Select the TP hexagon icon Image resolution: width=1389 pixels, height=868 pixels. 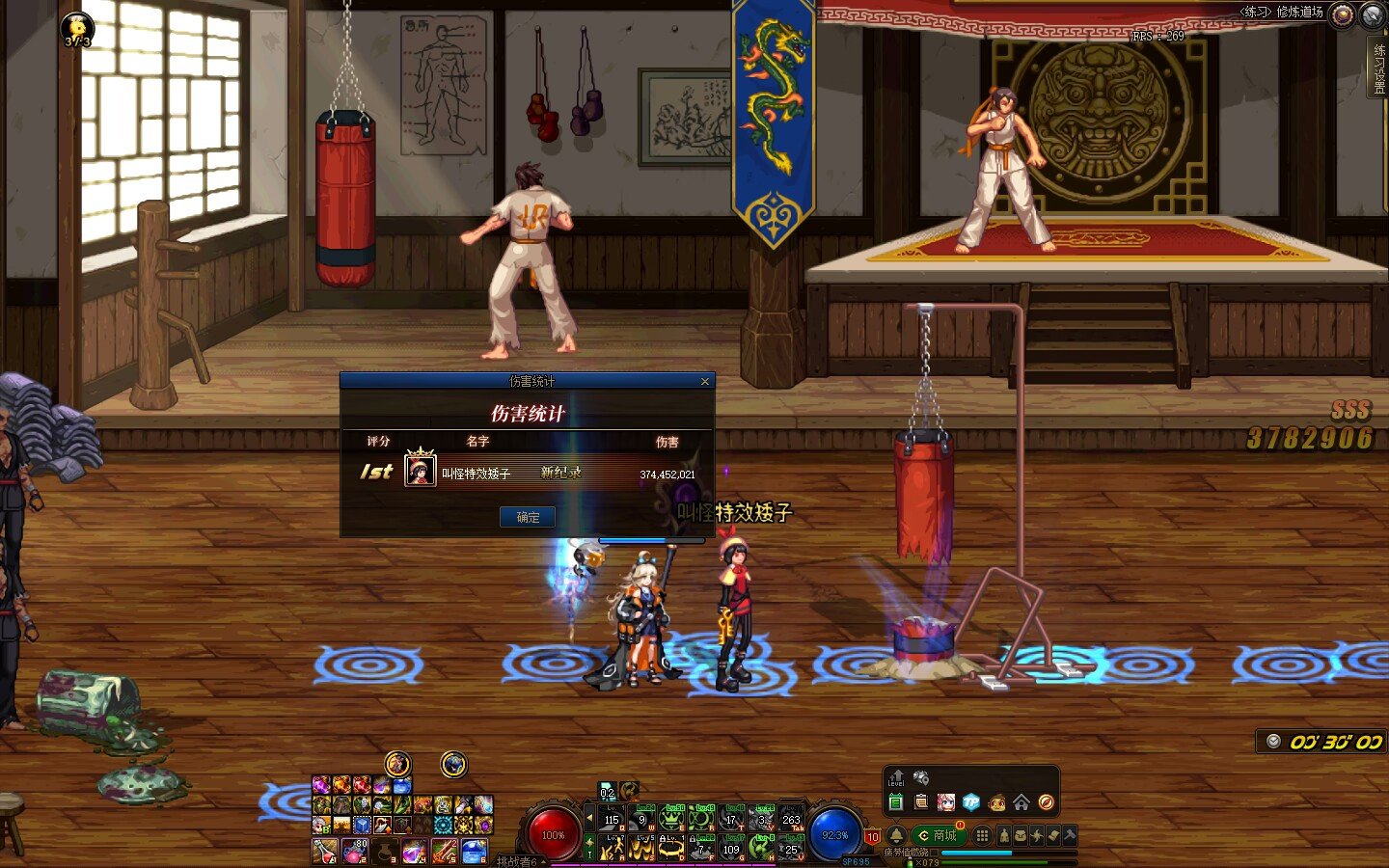click(970, 802)
